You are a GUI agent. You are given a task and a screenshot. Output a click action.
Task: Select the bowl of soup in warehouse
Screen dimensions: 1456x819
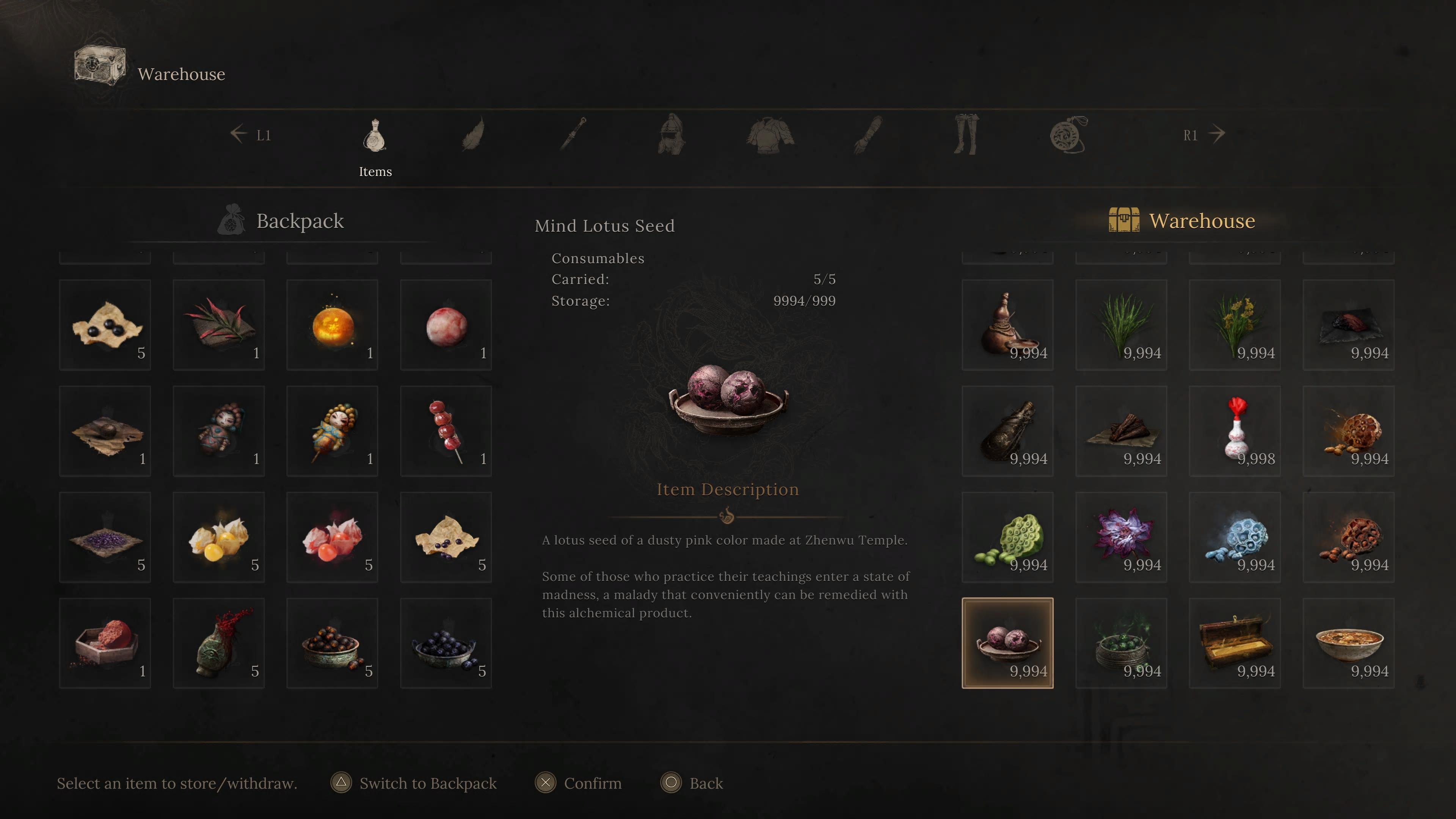[1348, 643]
